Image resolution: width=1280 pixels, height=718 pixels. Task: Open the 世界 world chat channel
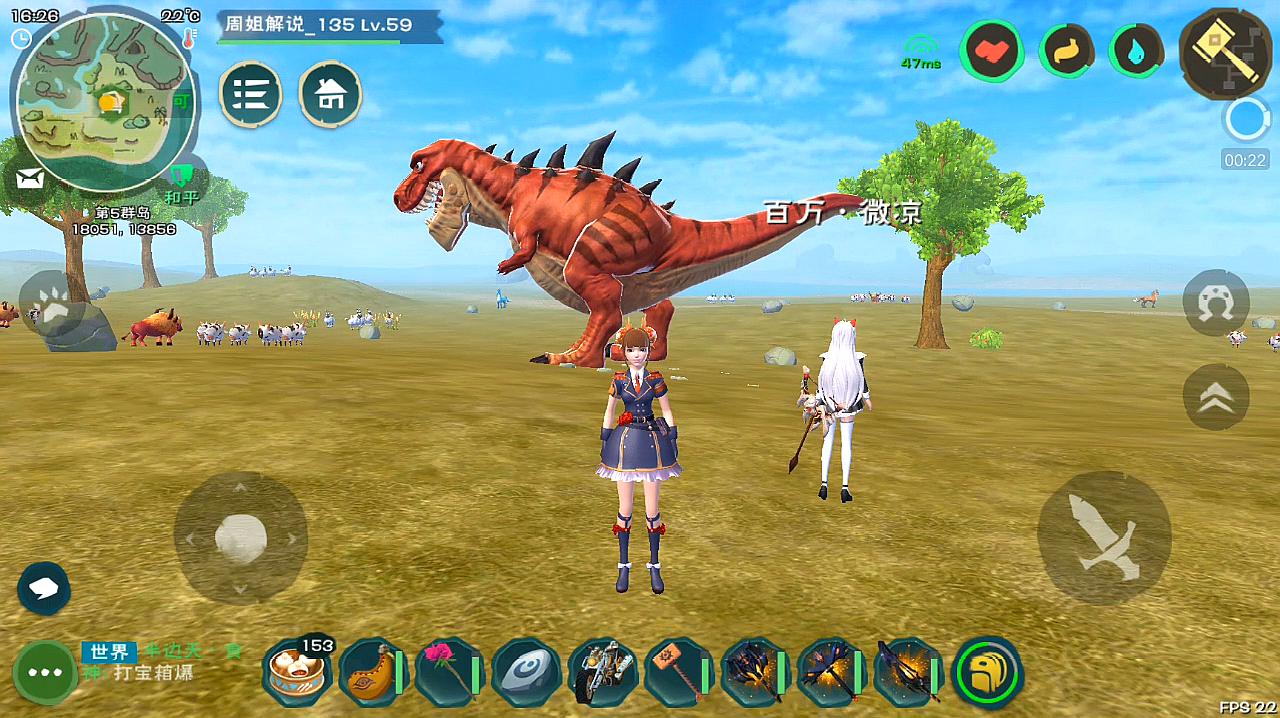point(109,652)
